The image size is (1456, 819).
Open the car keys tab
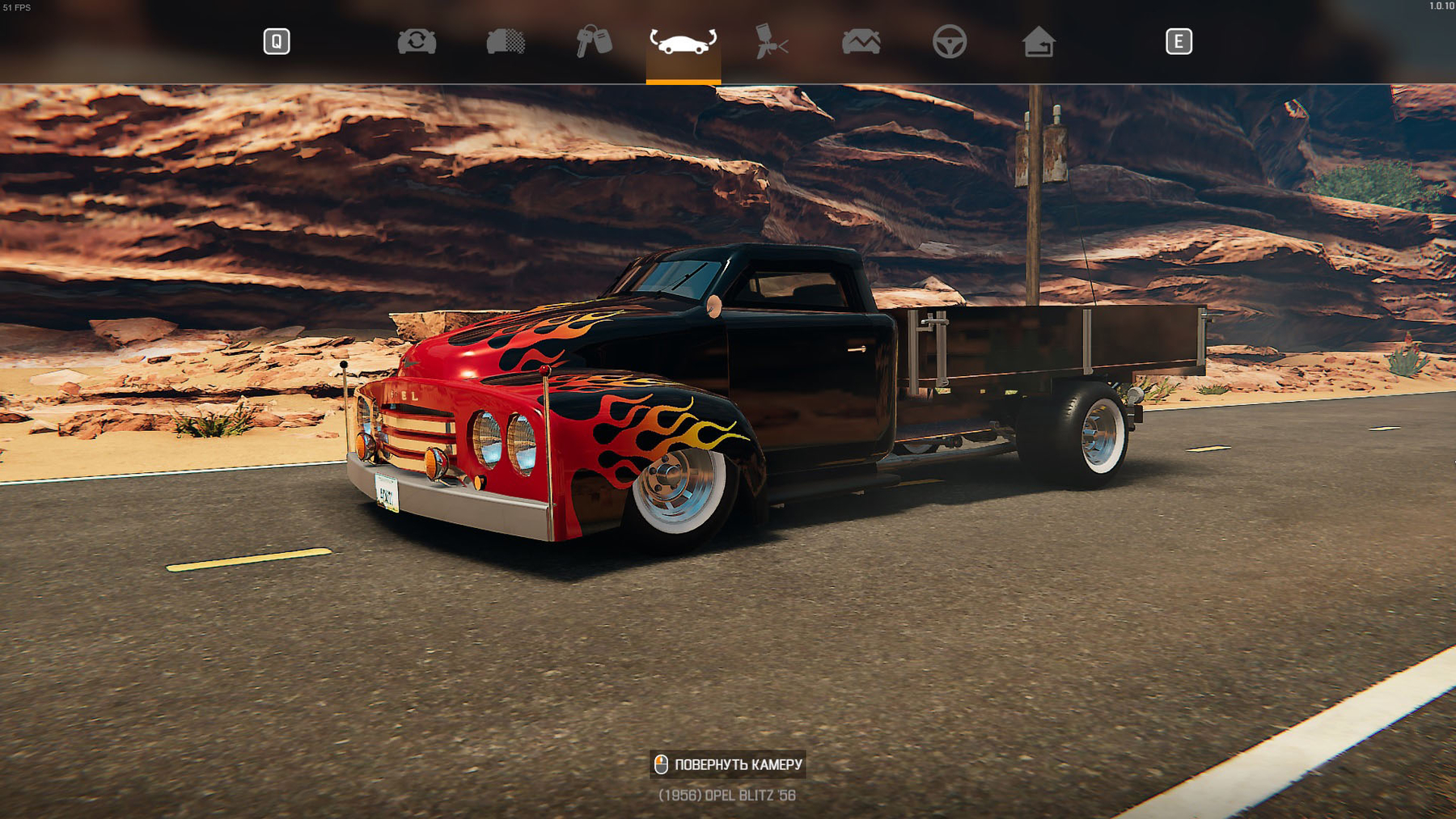click(x=594, y=41)
